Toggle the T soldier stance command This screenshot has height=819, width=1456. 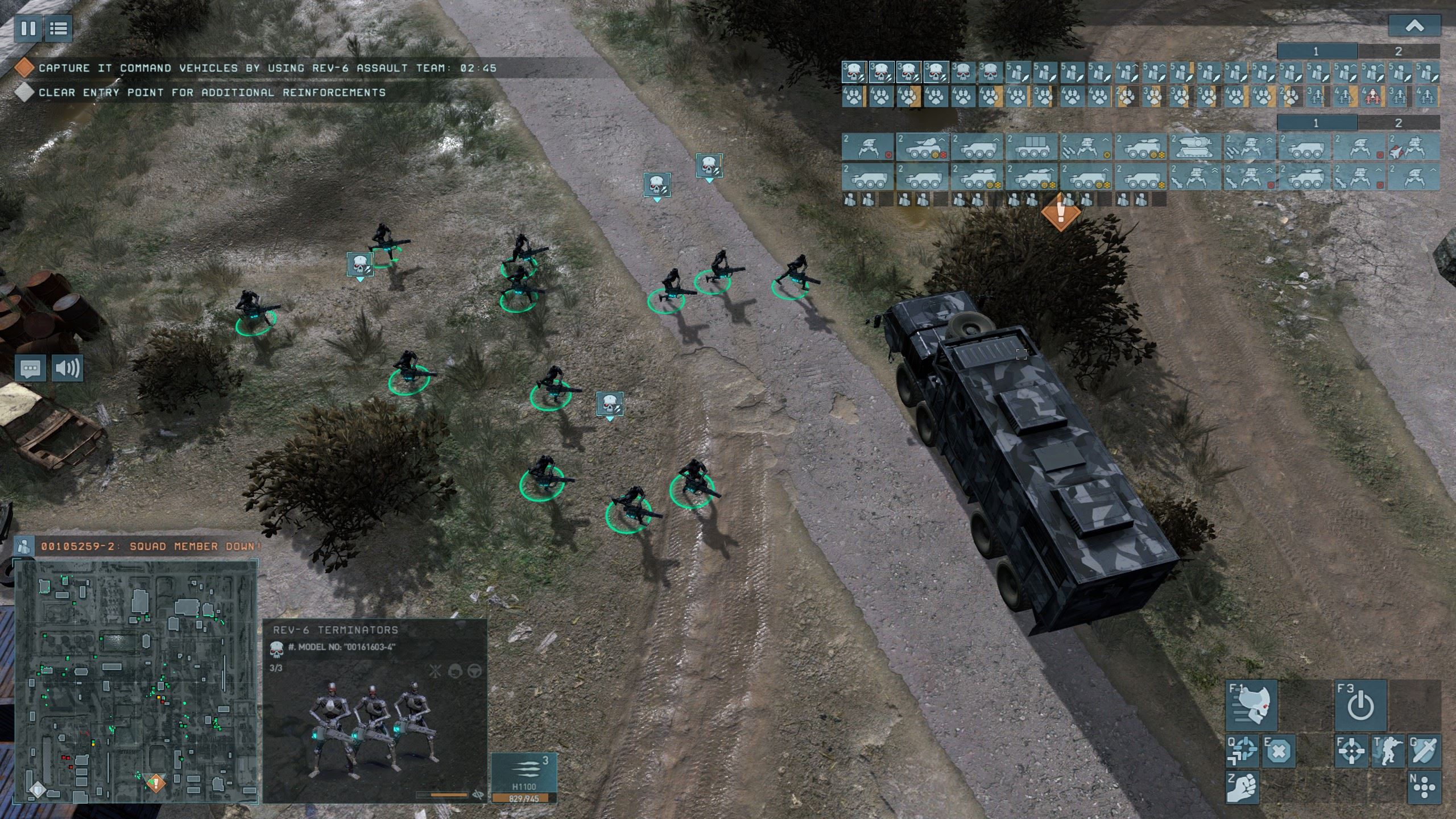1388,751
